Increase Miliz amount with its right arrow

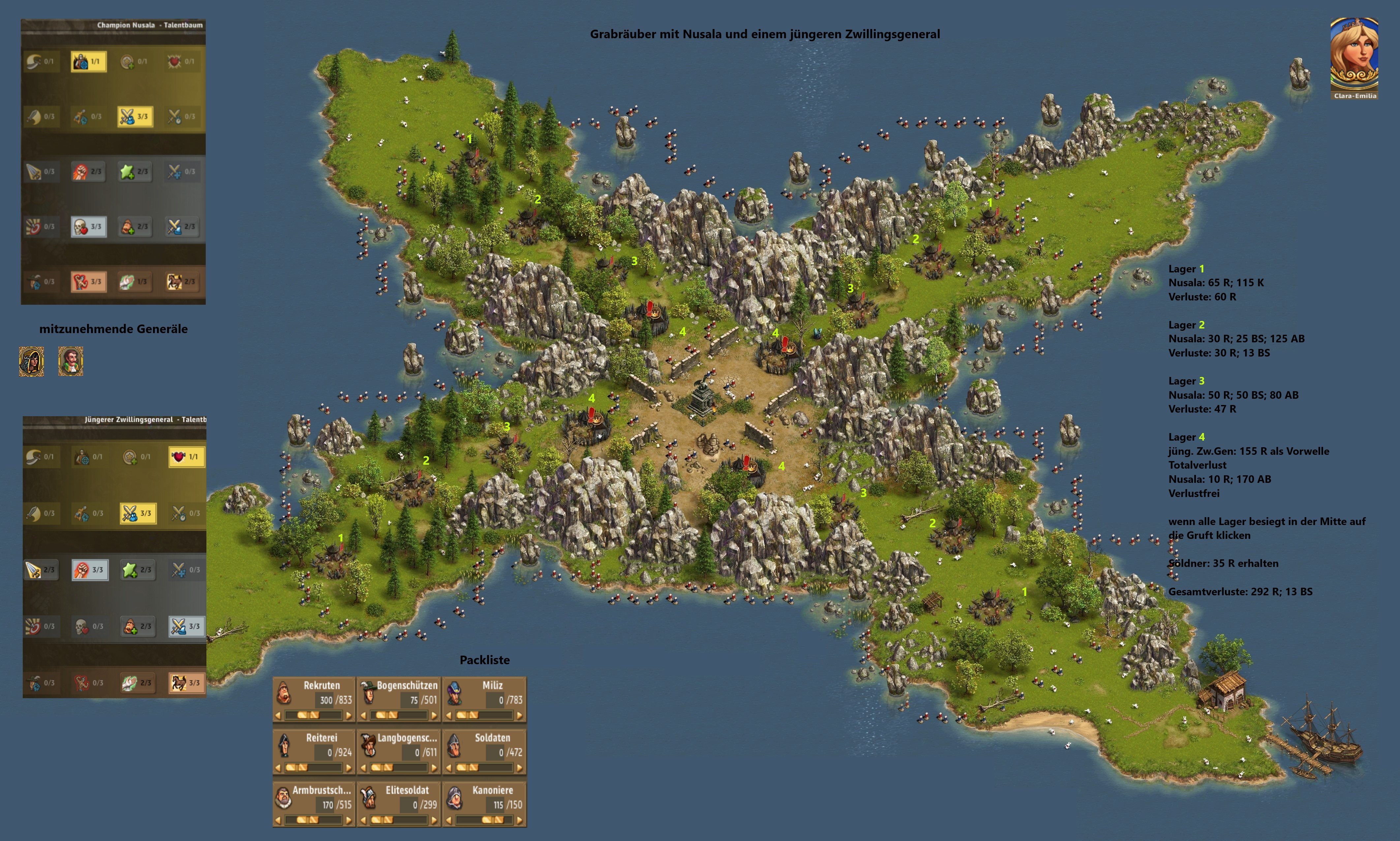coord(518,716)
